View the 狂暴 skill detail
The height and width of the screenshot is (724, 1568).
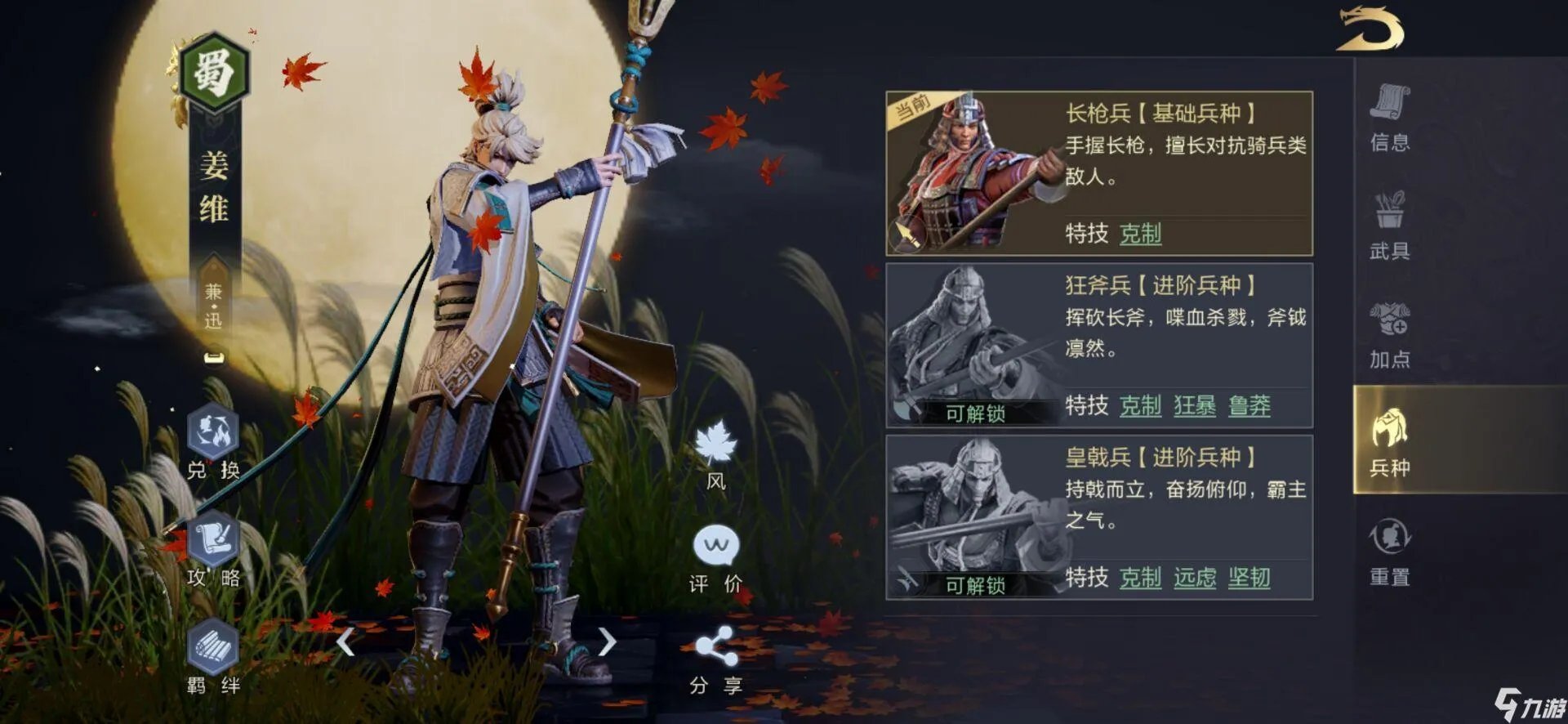(x=1196, y=406)
